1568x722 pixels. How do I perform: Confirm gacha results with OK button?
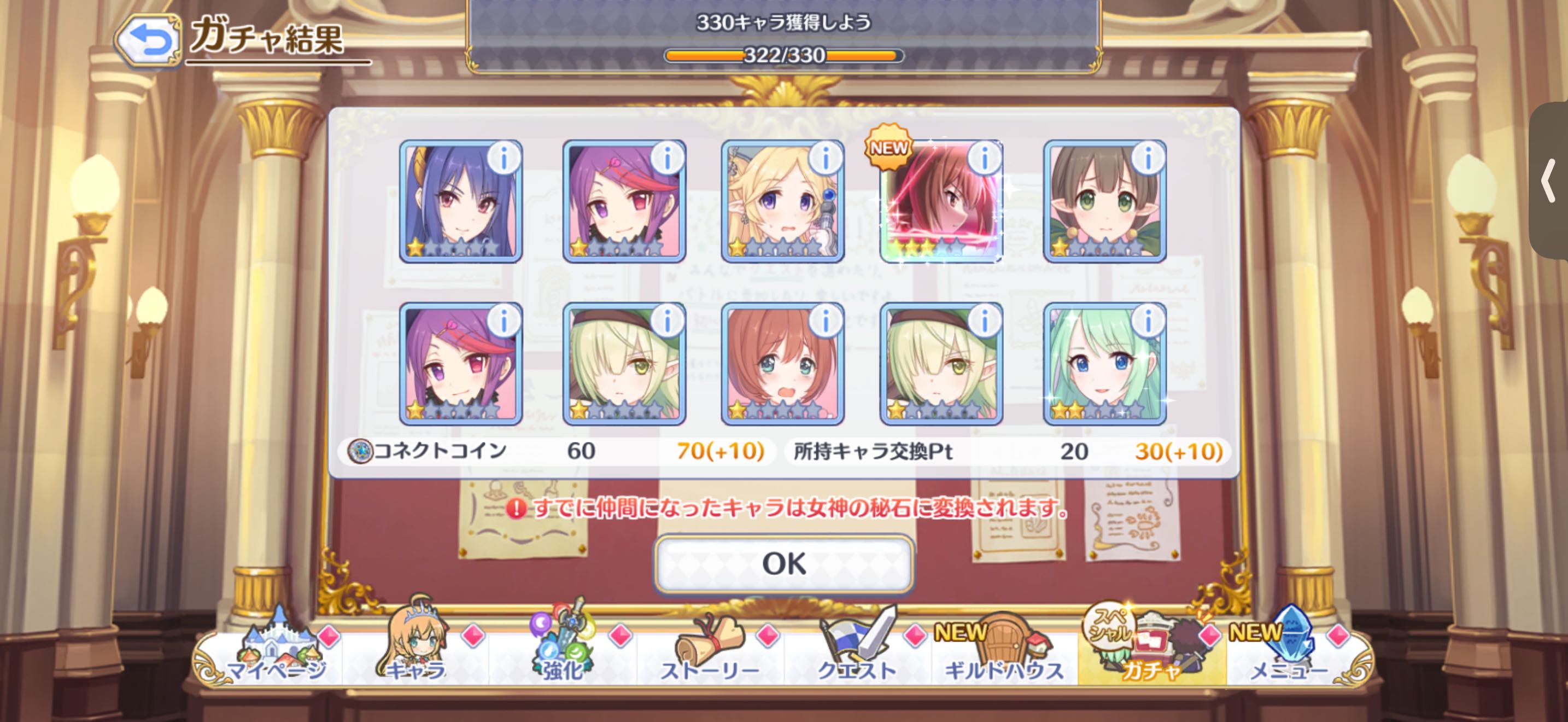[783, 564]
